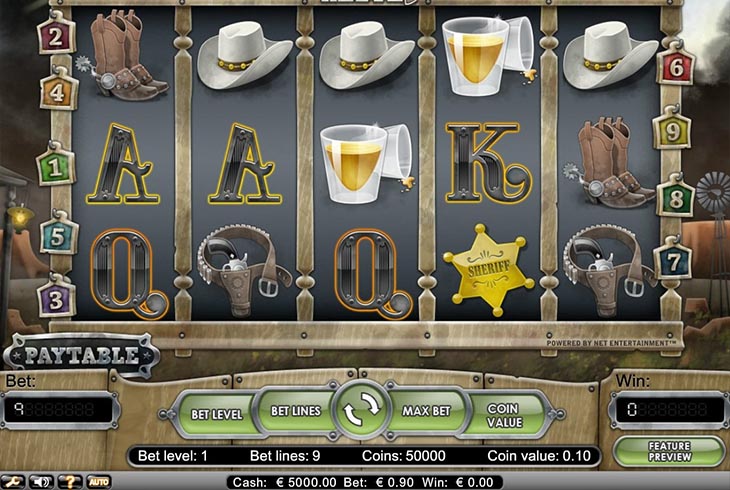Click the bet line 5 marker
730x490 pixels.
pos(58,236)
